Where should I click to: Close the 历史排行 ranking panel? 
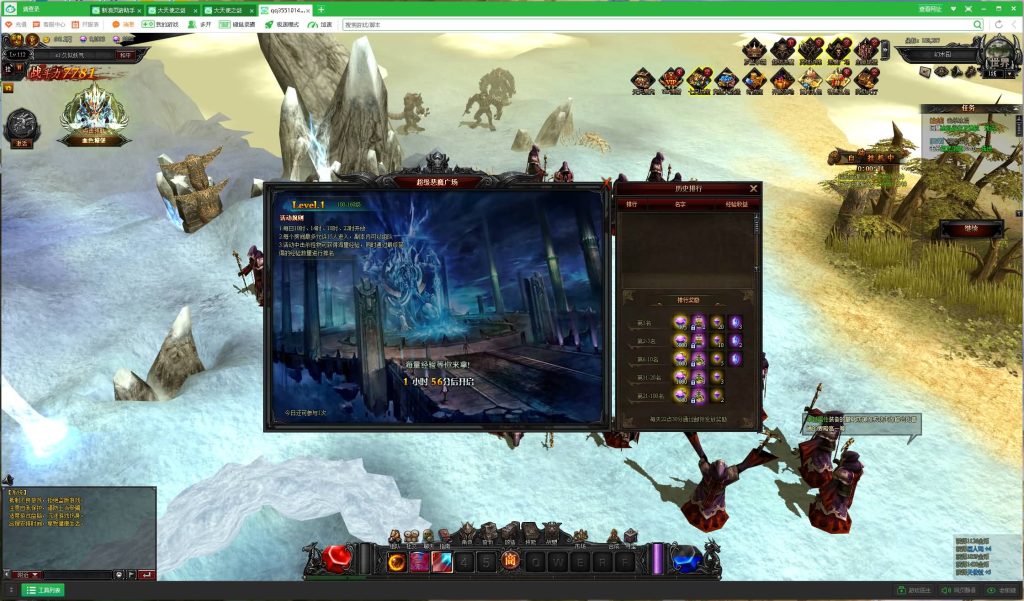(x=754, y=188)
